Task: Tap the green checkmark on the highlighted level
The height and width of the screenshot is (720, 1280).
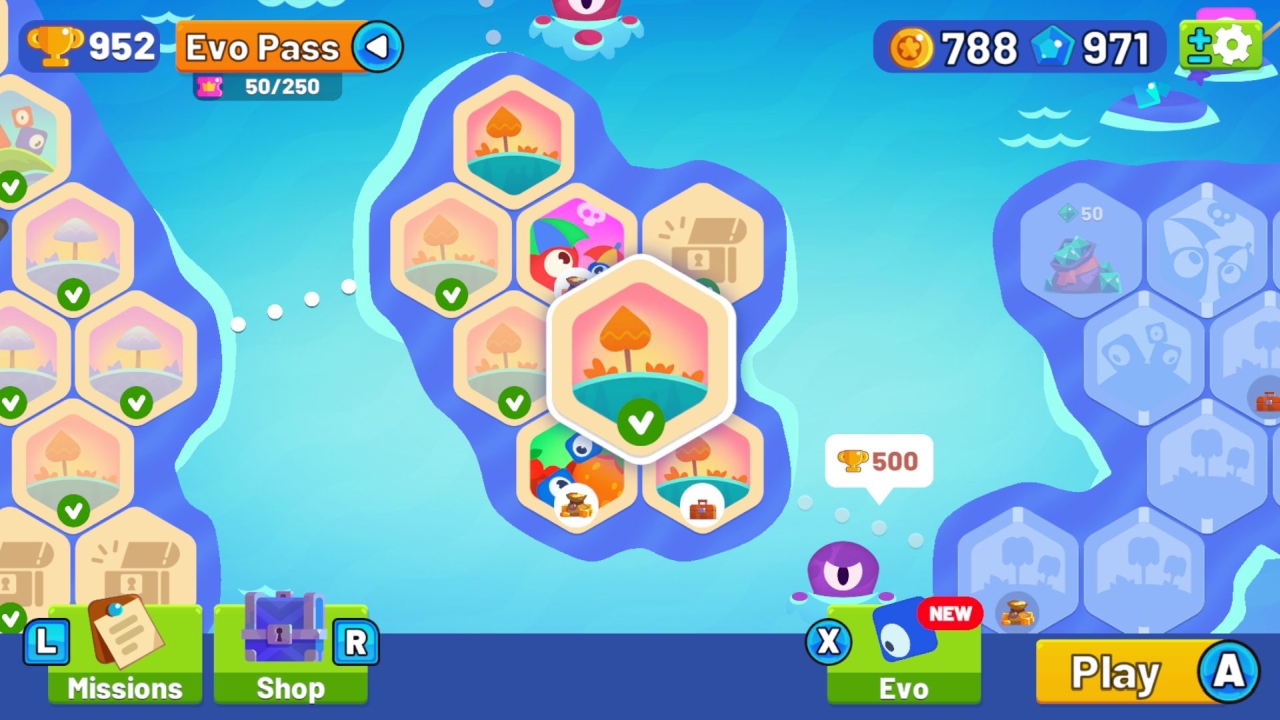Action: point(641,423)
